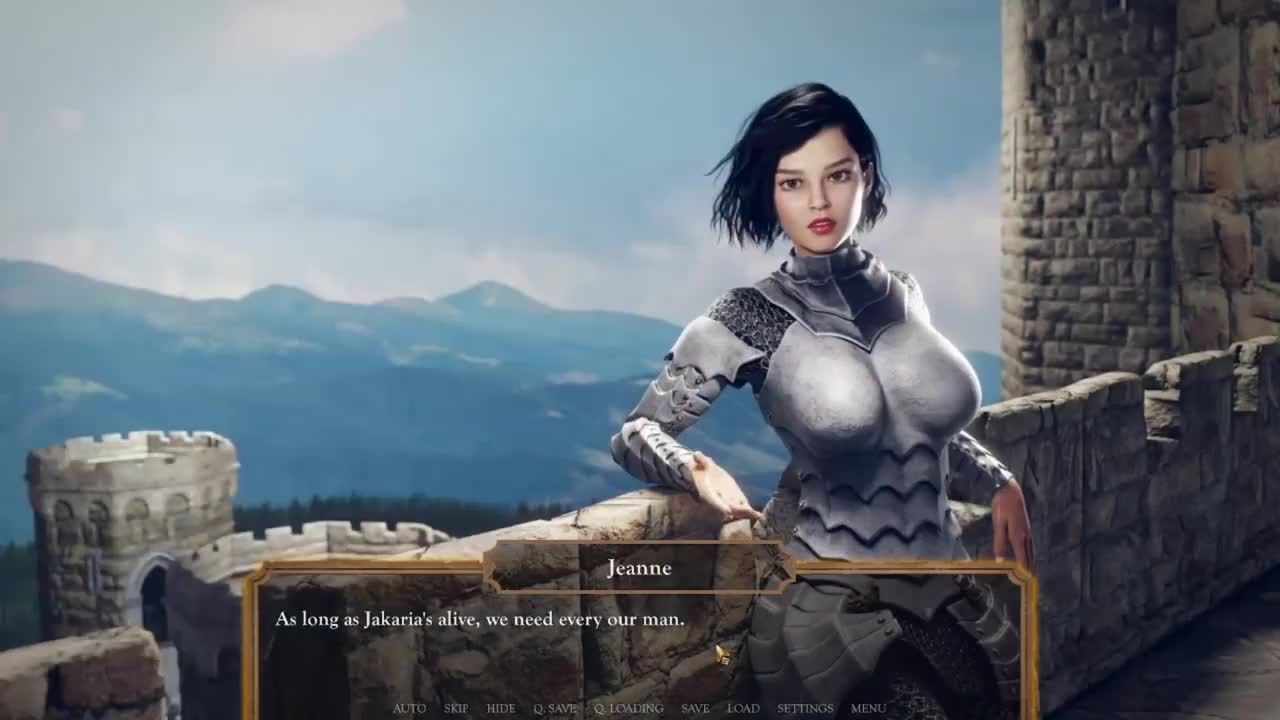Enable Auto dialogue advance
This screenshot has height=720, width=1280.
409,708
